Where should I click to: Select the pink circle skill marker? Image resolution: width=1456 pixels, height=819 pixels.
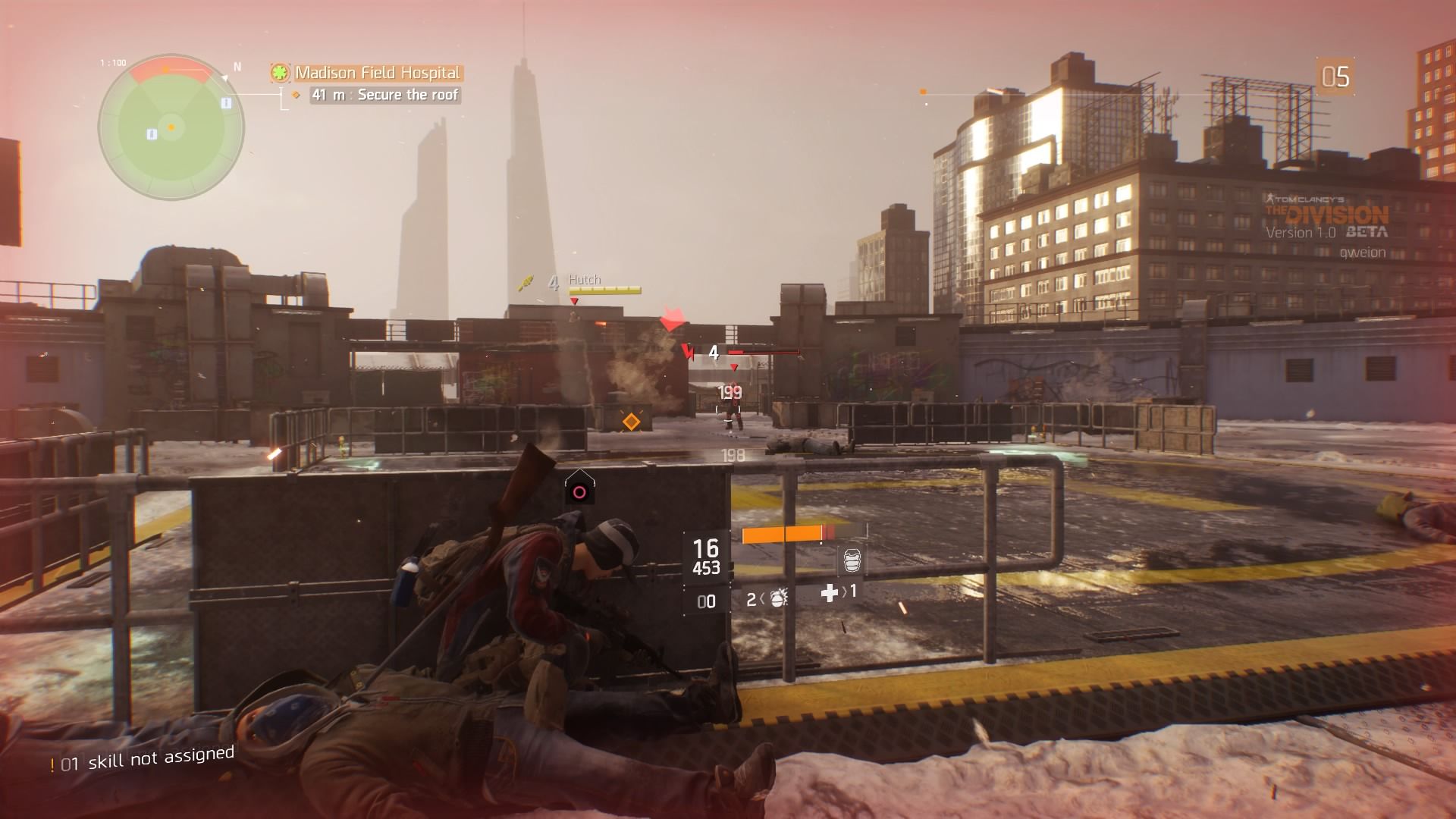click(x=579, y=492)
